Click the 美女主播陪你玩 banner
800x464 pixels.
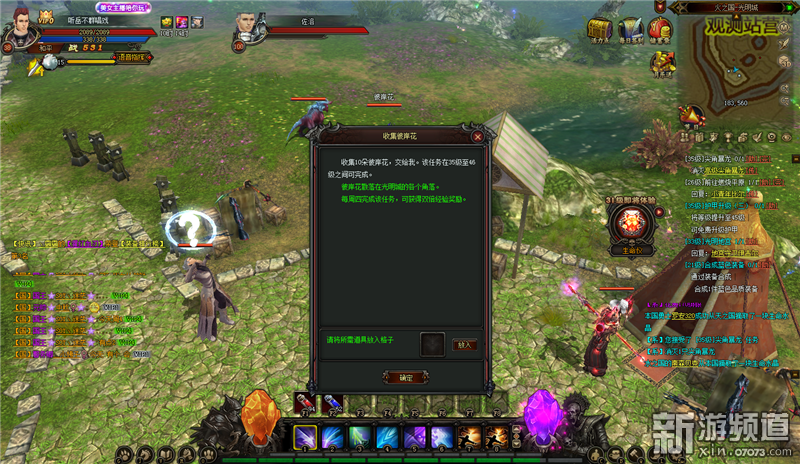click(x=122, y=7)
